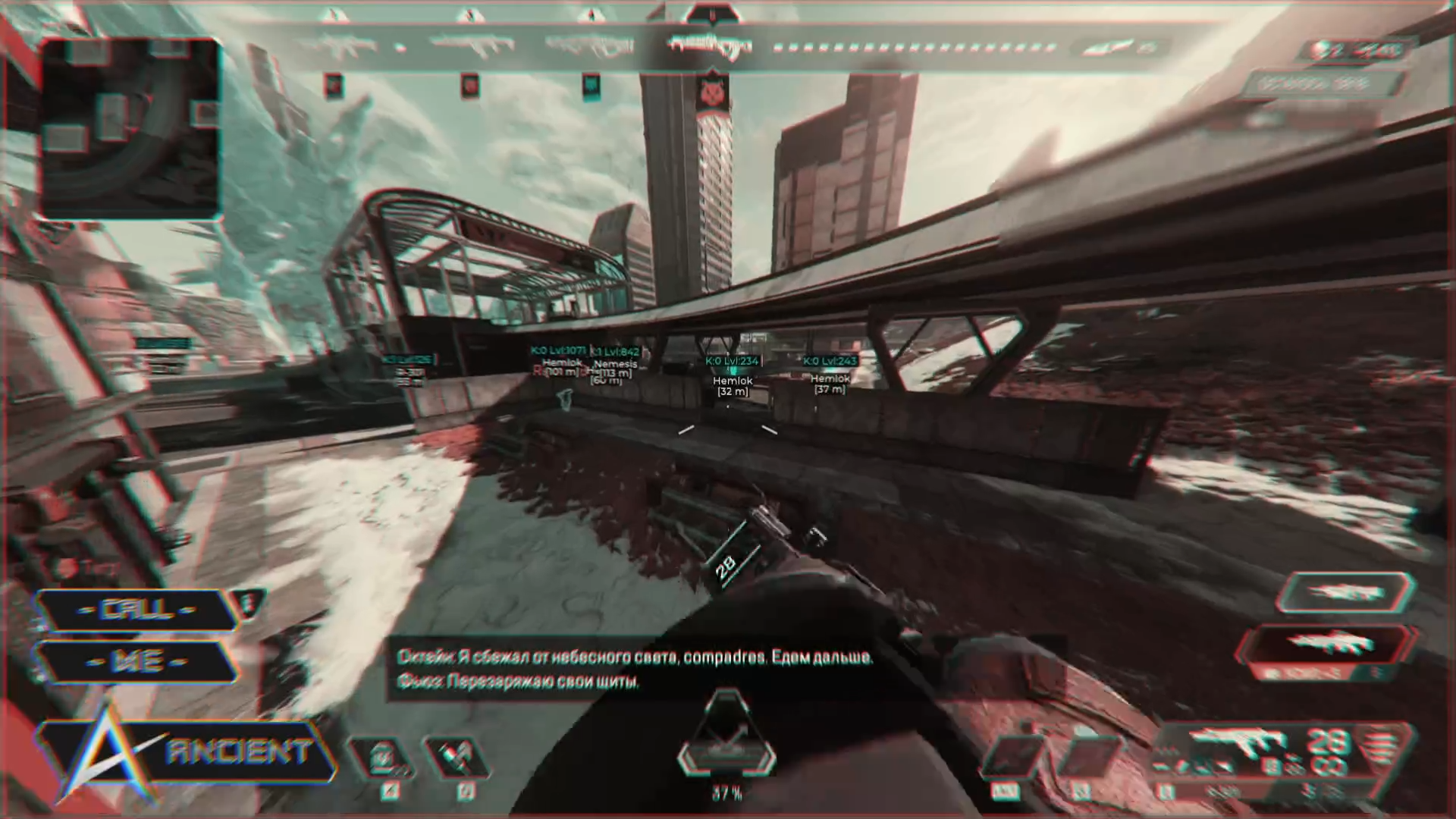1456x819 pixels.
Task: Select the syringe and medkit heal icon
Action: pos(455,758)
